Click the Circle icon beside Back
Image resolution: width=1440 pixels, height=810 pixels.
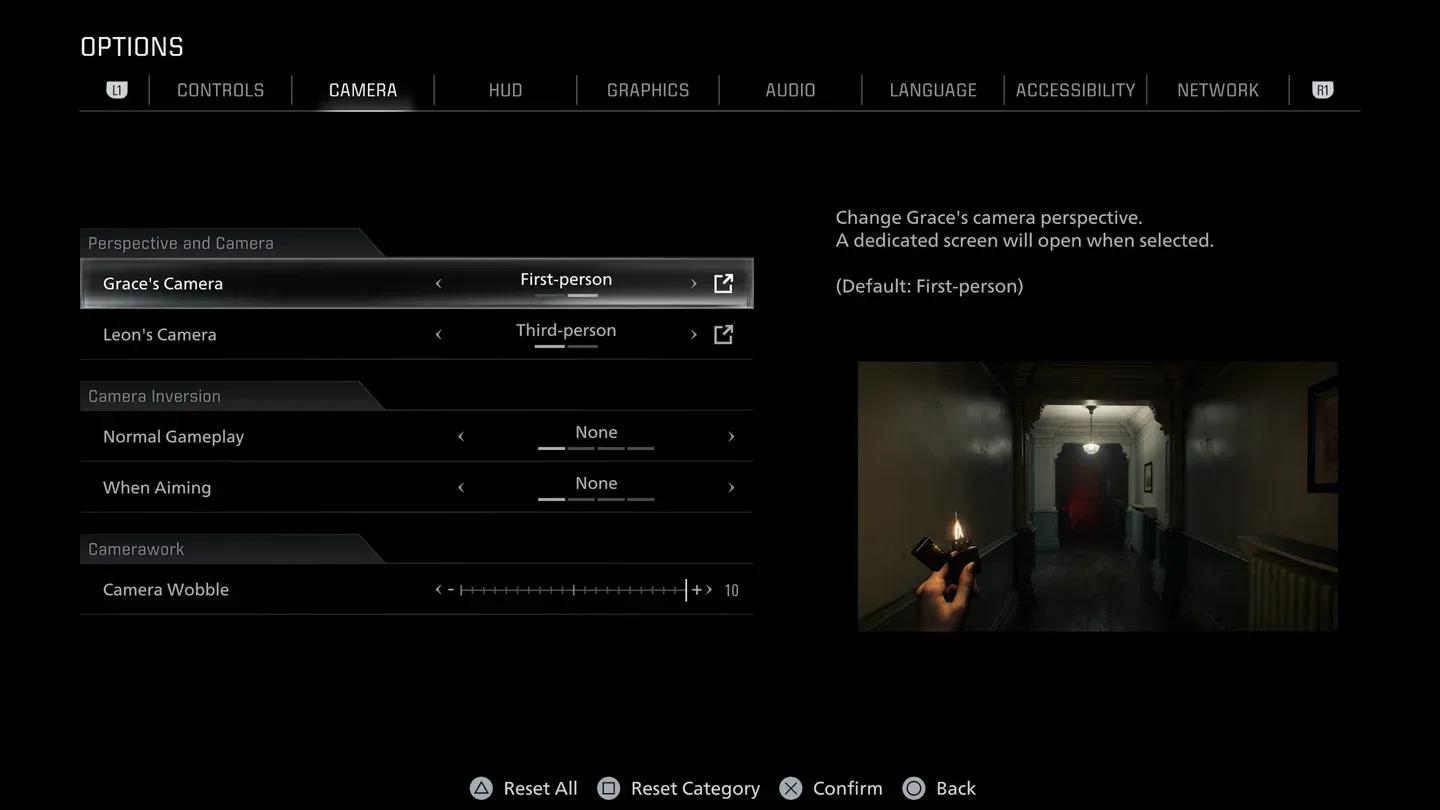[x=913, y=787]
